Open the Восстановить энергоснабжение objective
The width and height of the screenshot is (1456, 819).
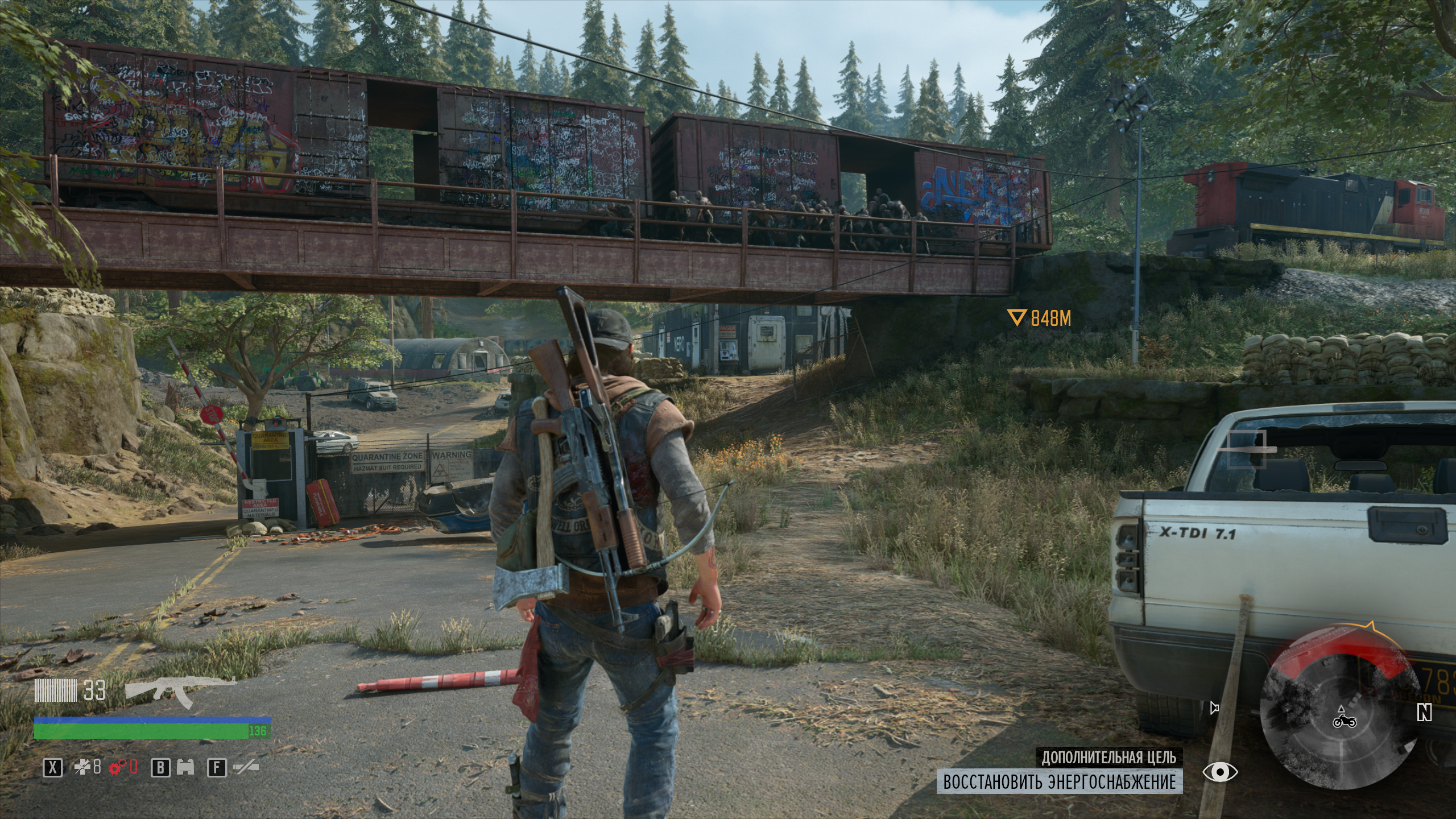1059,781
